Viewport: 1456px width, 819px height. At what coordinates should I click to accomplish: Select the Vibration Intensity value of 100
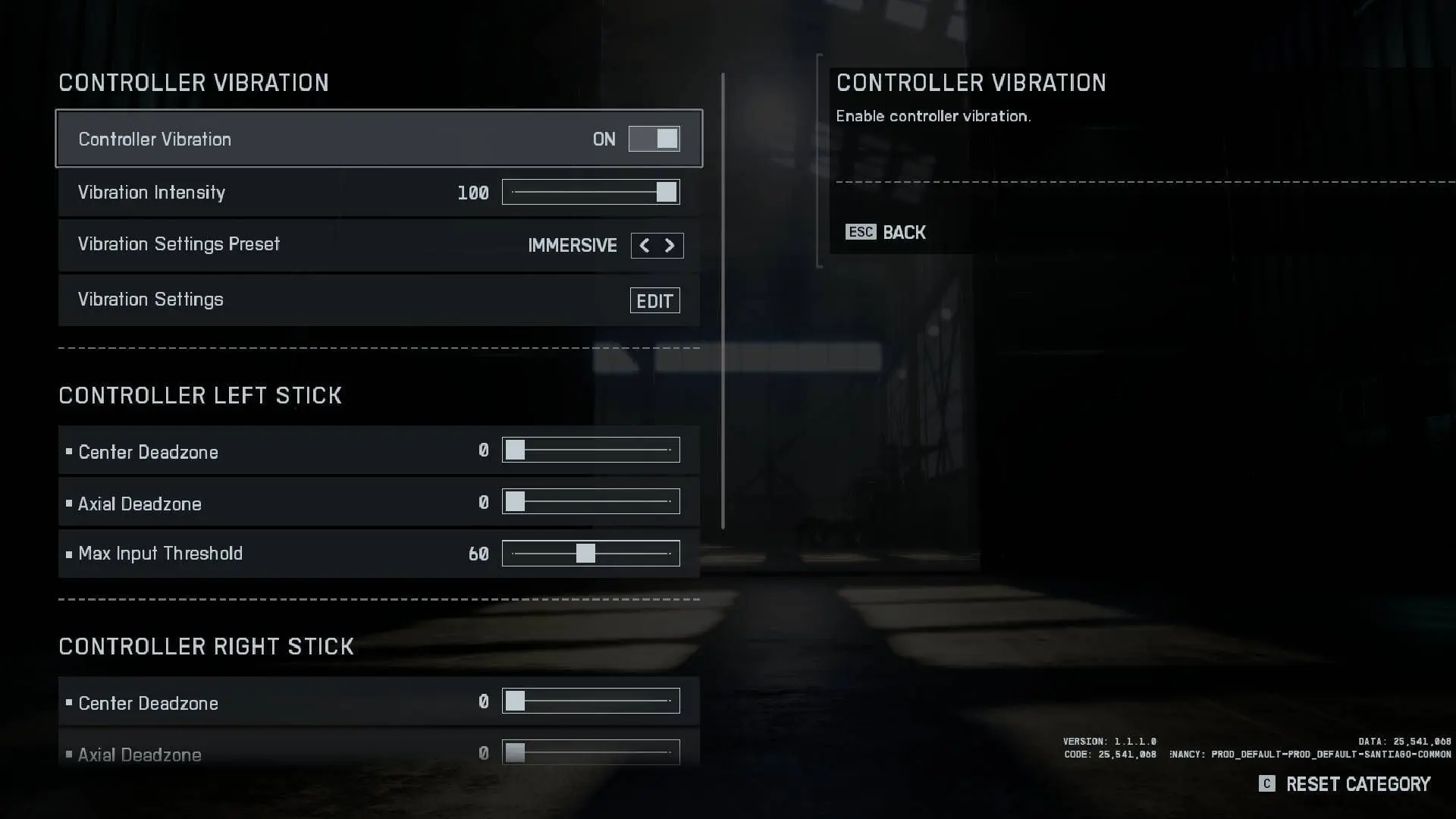(474, 192)
